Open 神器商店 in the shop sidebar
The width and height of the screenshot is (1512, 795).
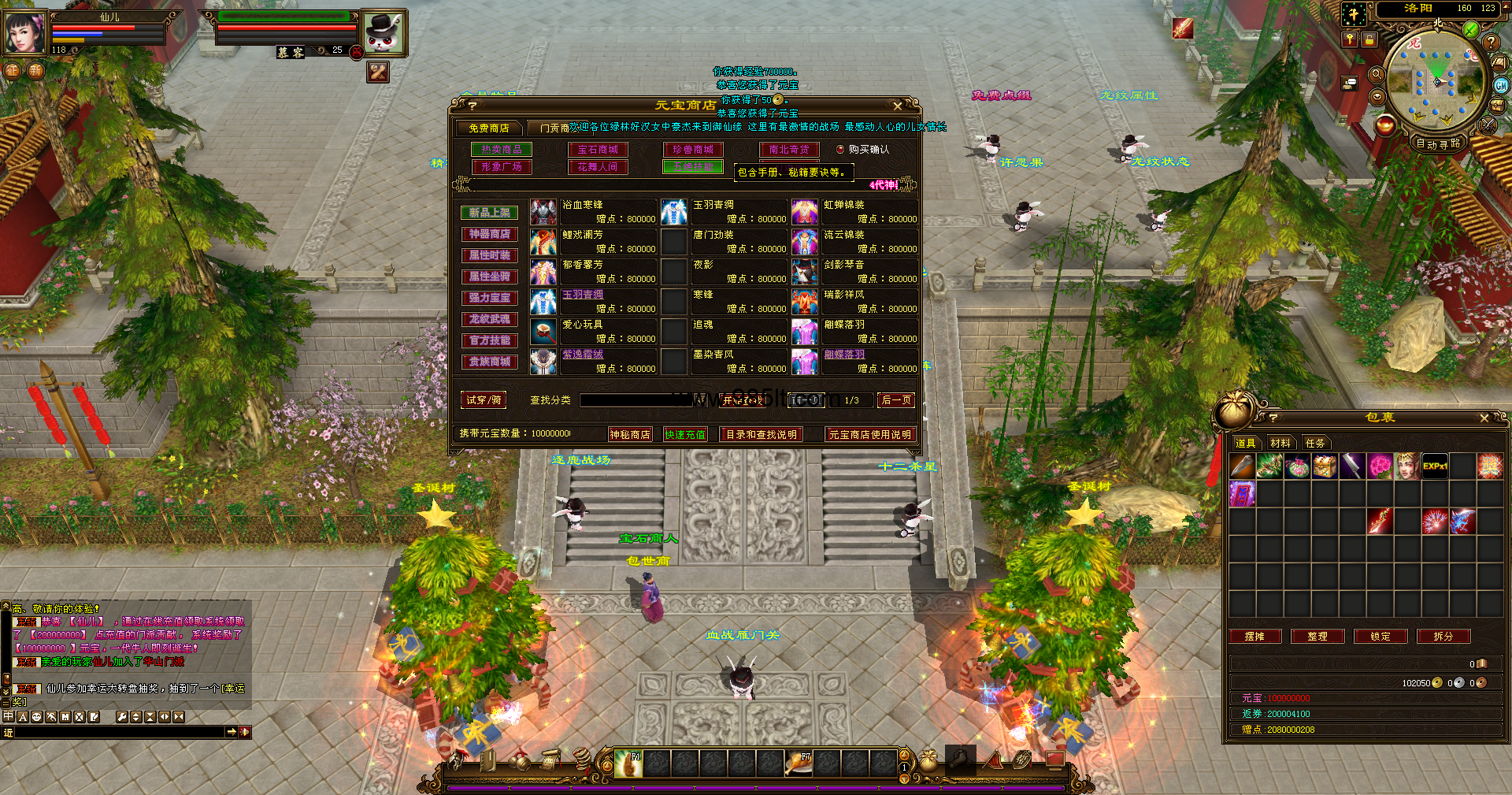[489, 234]
